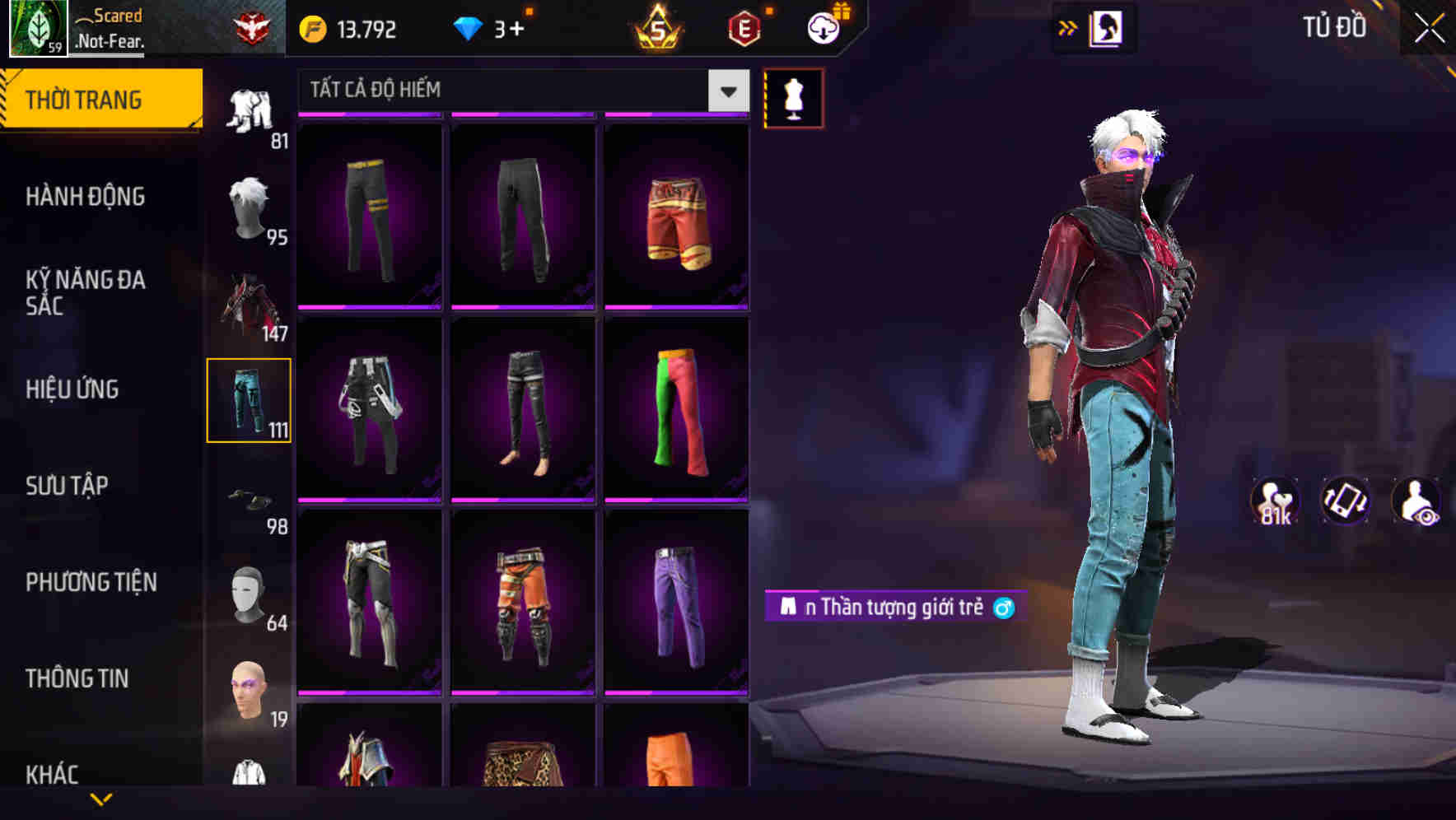The width and height of the screenshot is (1456, 820).
Task: Expand the sidebar chevron below KHÁC
Action: click(101, 797)
